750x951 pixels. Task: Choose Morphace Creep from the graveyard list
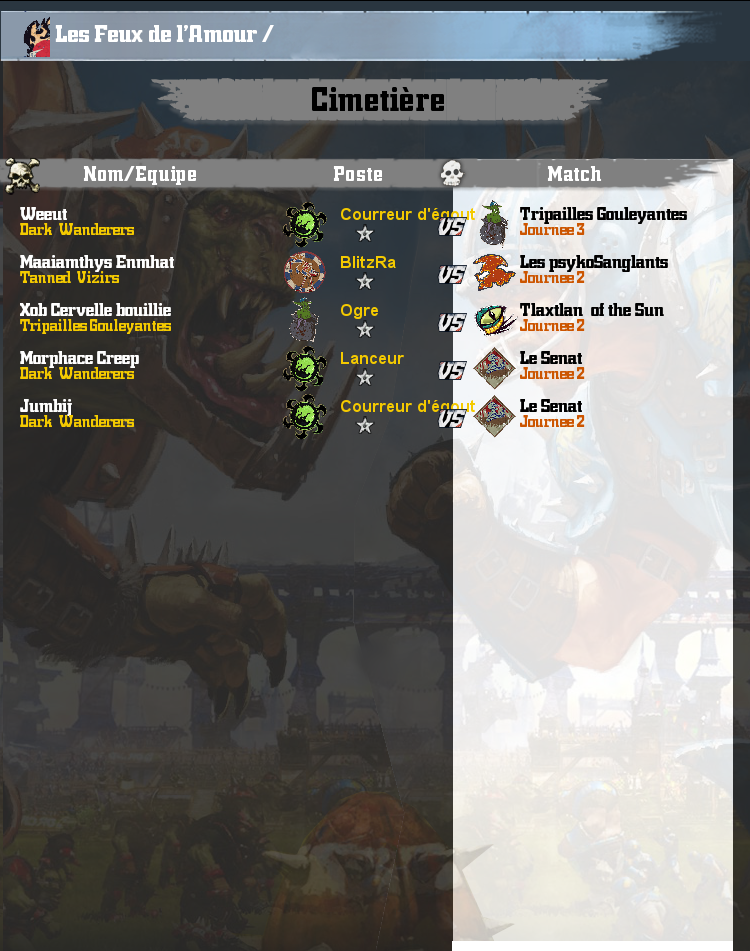pyautogui.click(x=79, y=358)
